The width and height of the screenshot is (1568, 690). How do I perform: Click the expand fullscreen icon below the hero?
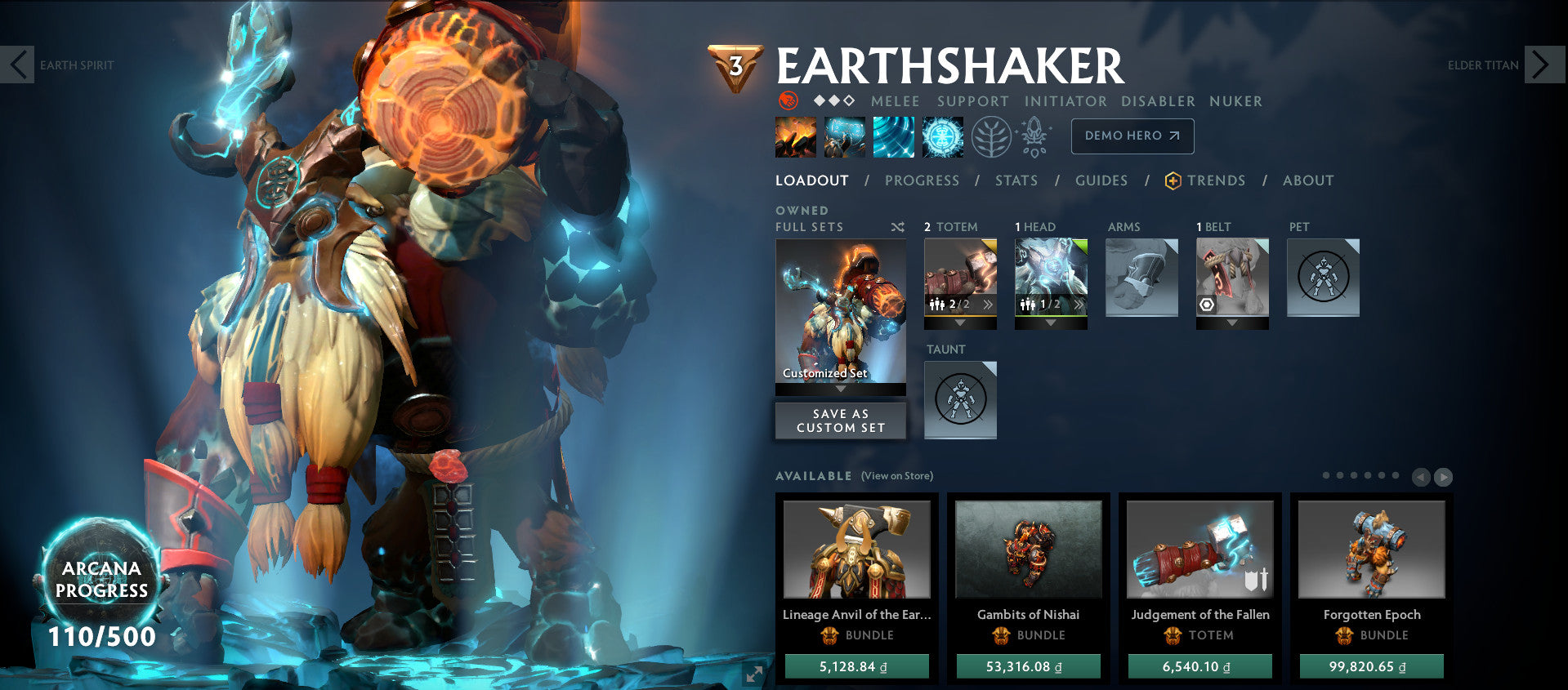[753, 674]
